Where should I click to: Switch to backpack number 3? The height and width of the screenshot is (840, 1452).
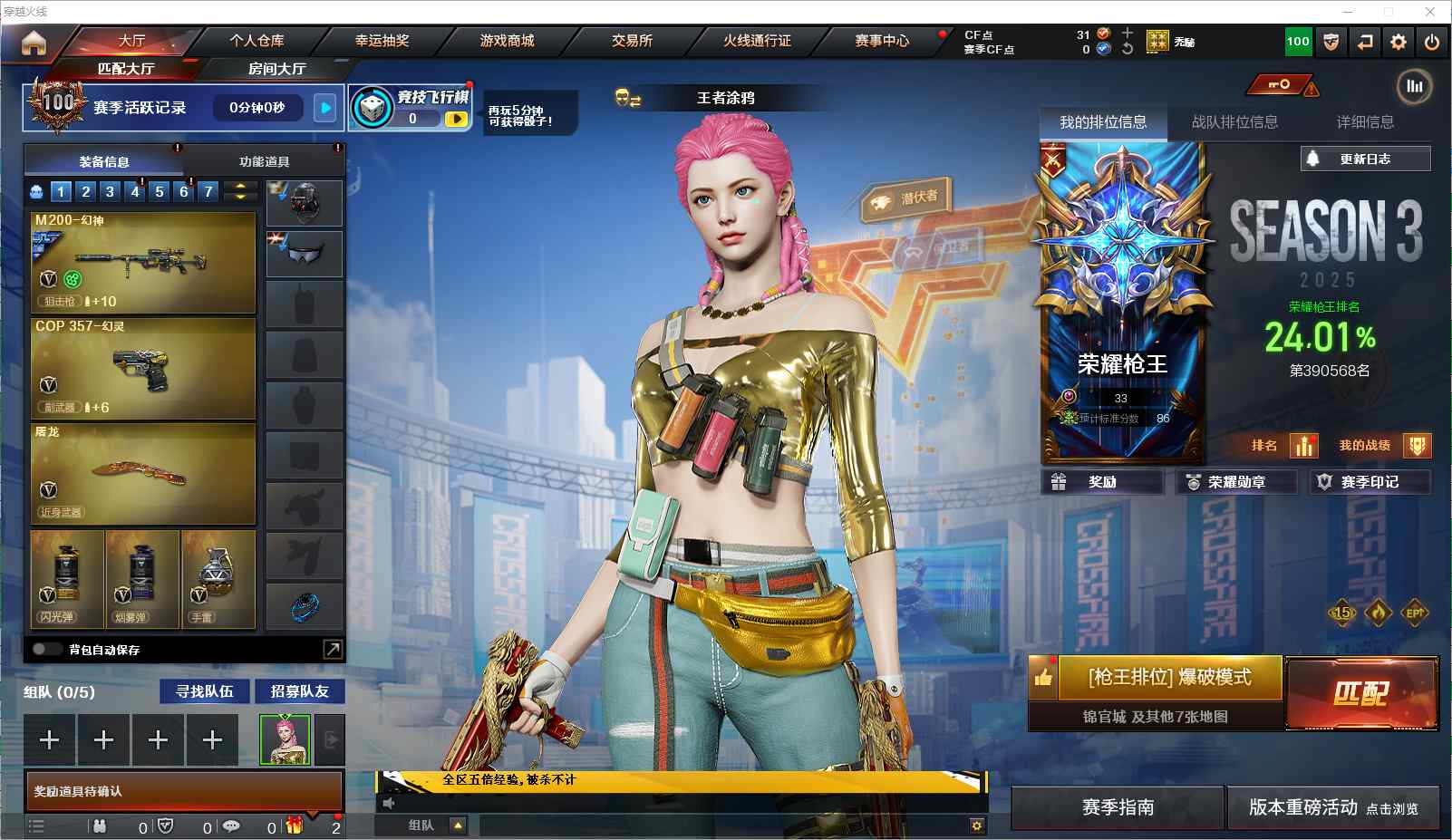110,191
